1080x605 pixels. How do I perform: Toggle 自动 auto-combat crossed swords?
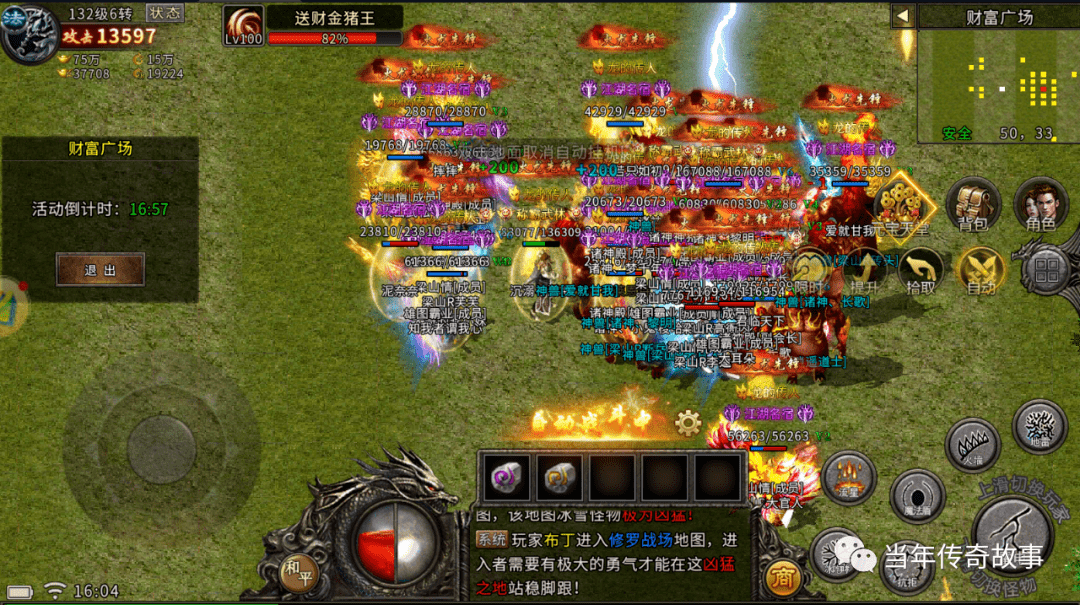click(980, 271)
